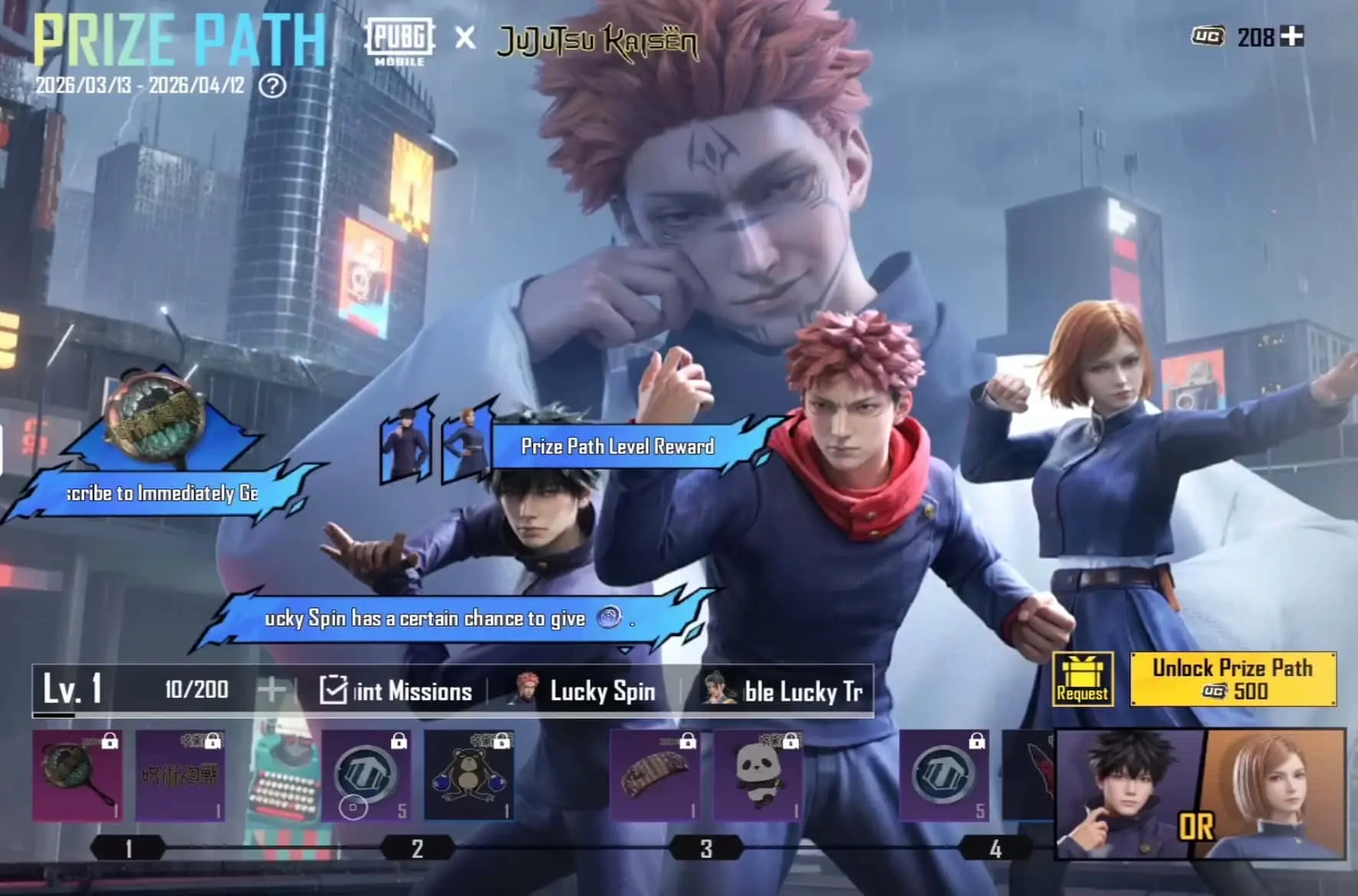
Task: Open the Request gift button
Action: click(1082, 679)
